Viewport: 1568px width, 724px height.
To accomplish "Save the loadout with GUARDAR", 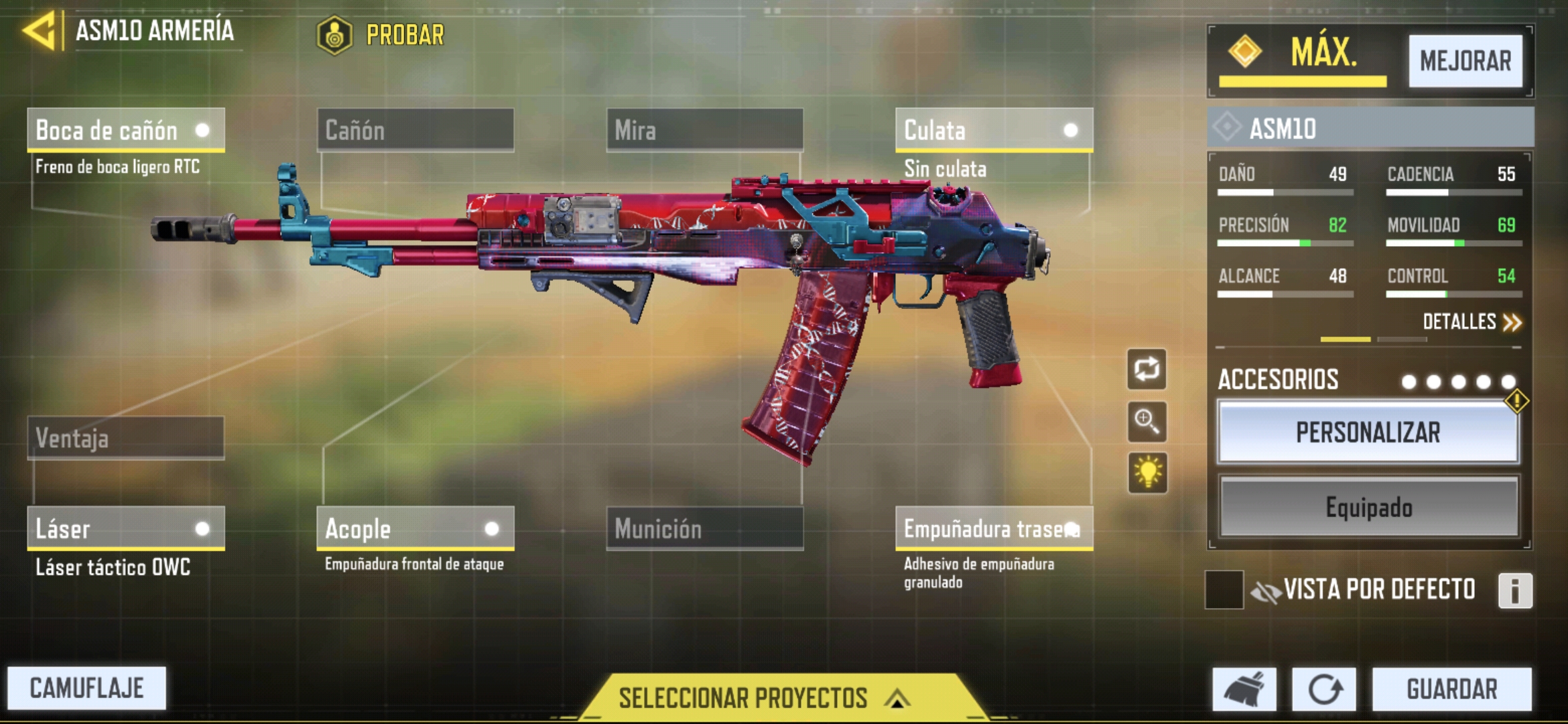I will tap(1451, 689).
